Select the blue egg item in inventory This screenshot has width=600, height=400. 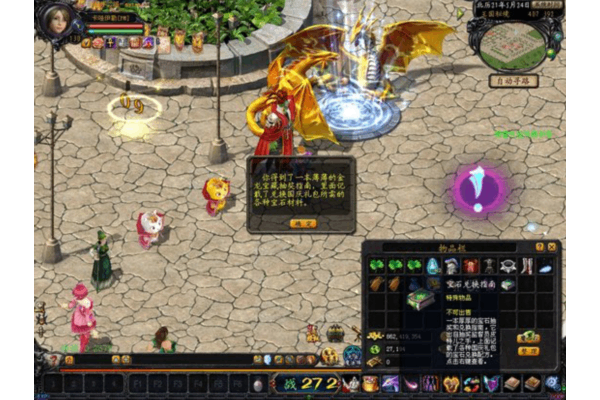click(x=433, y=266)
